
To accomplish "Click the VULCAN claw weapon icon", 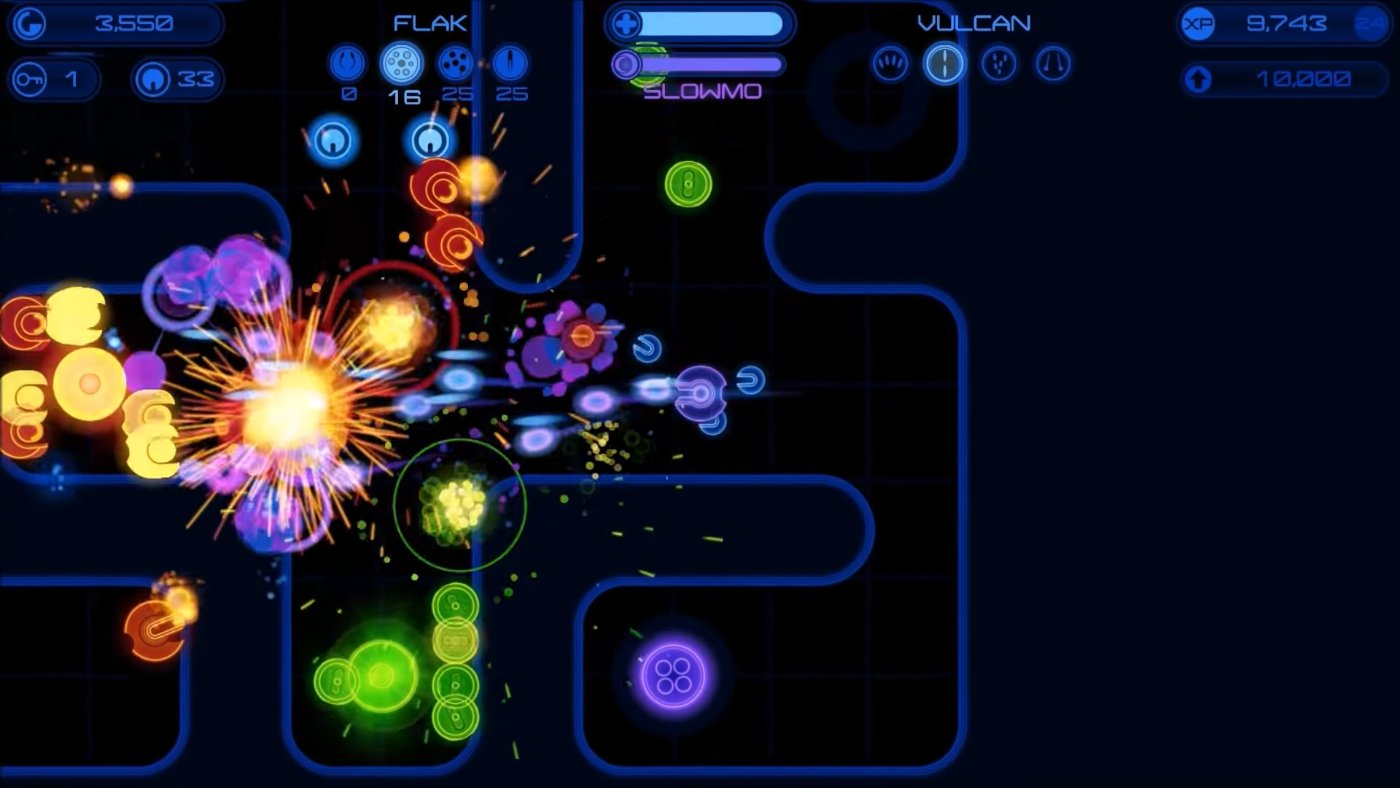I will (890, 63).
